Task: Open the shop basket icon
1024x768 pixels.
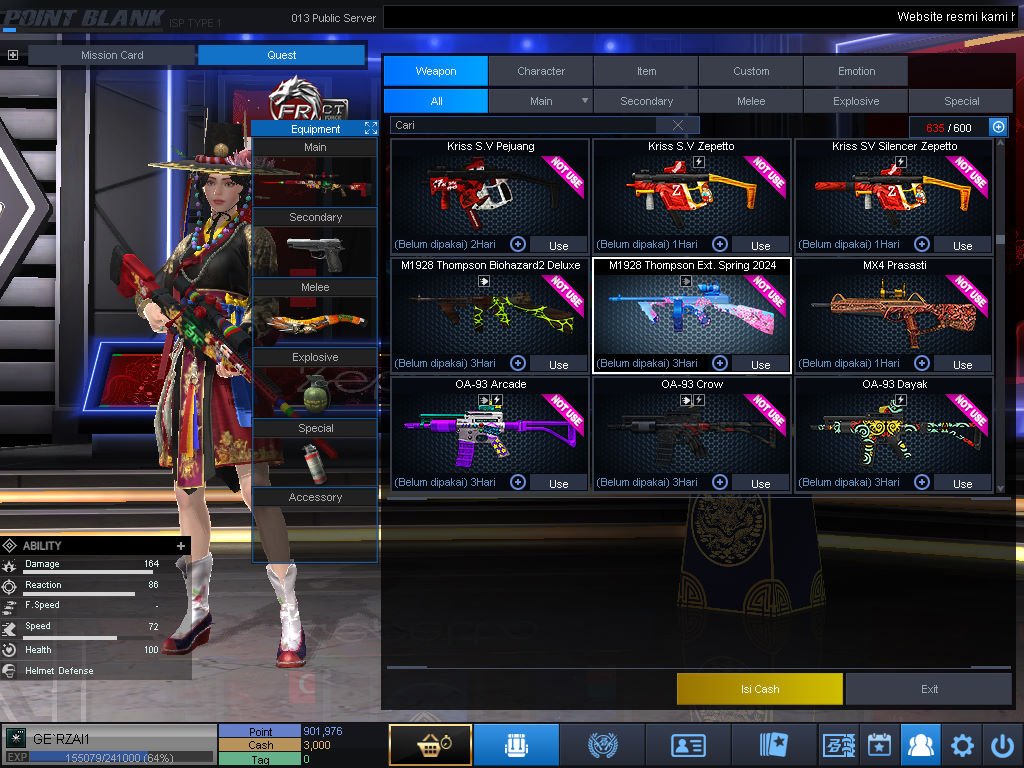Action: 429,745
